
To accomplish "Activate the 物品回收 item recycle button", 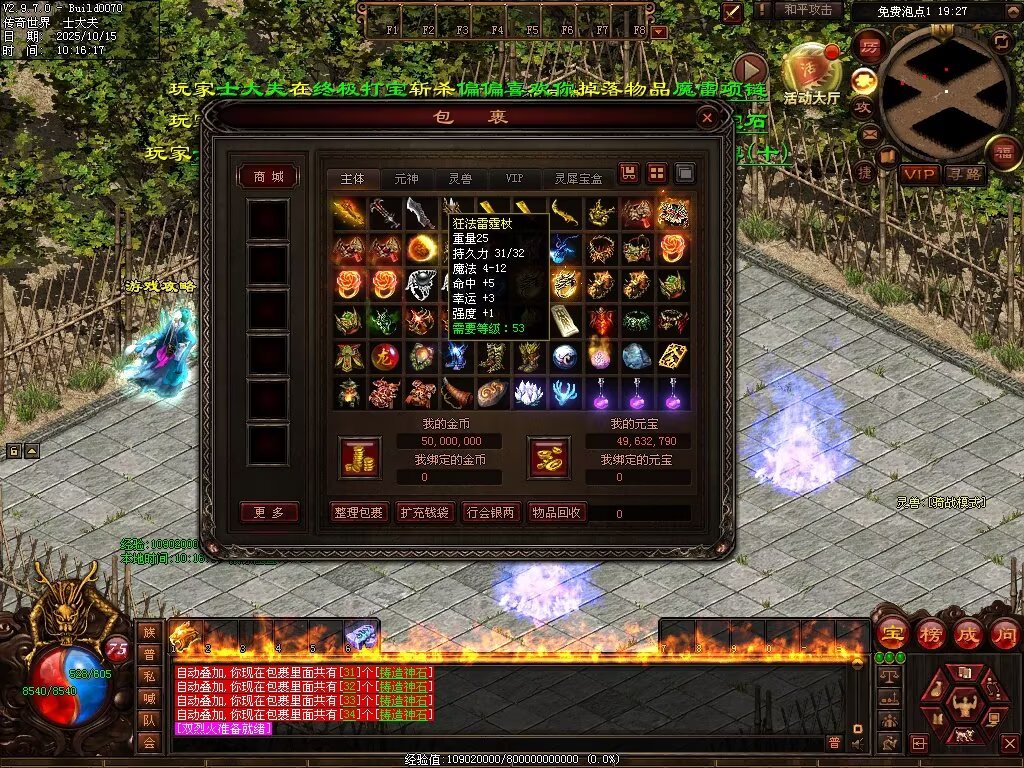I will [x=556, y=513].
